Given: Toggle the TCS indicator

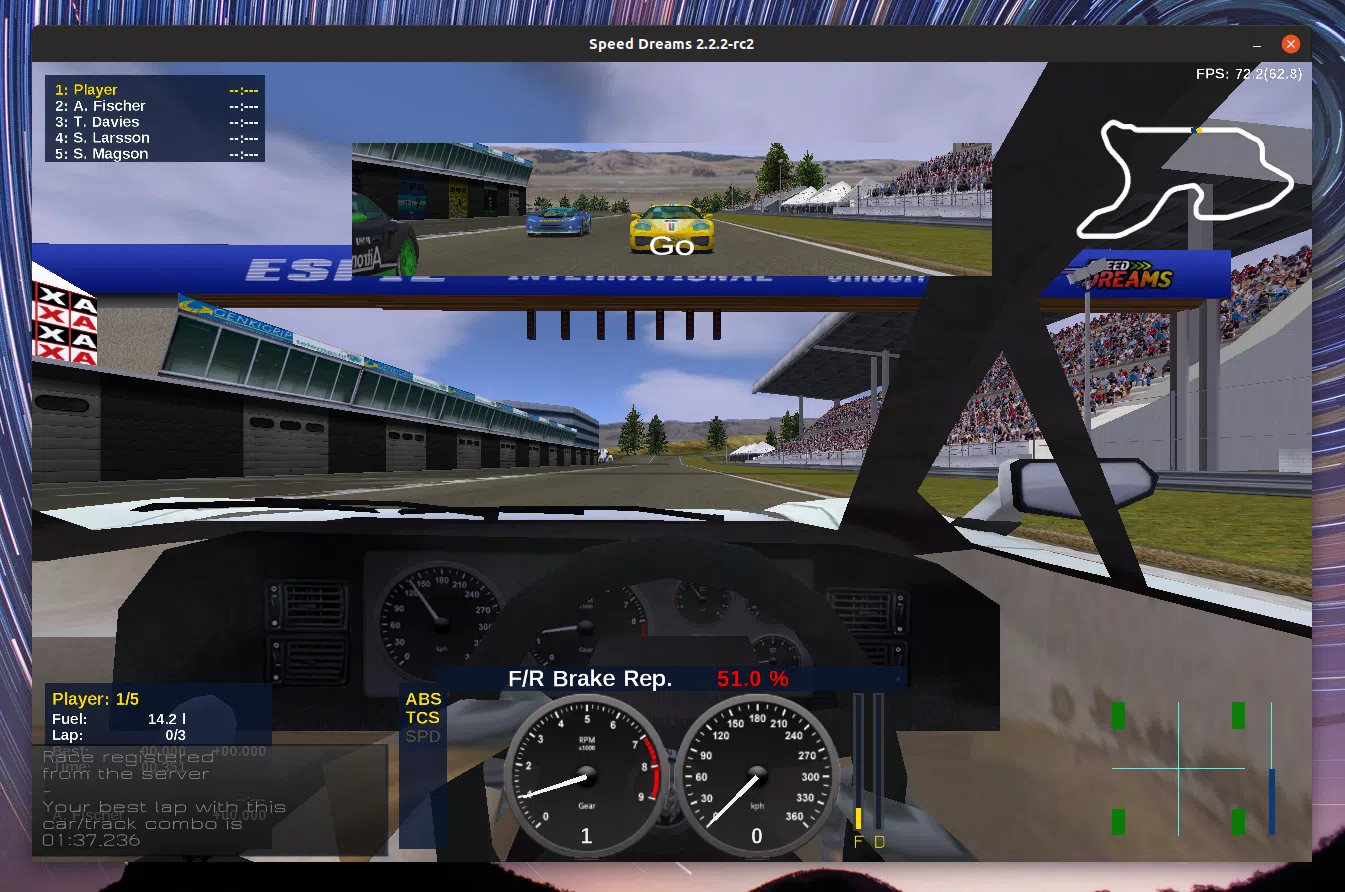Looking at the screenshot, I should (420, 717).
